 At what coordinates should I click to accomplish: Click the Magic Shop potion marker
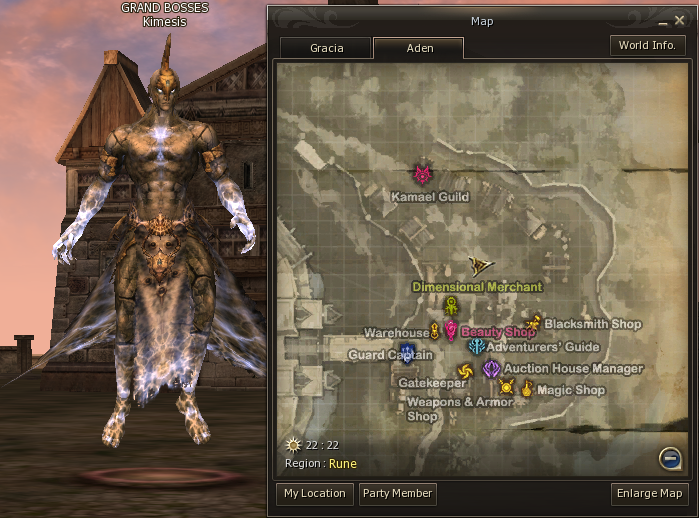[526, 388]
